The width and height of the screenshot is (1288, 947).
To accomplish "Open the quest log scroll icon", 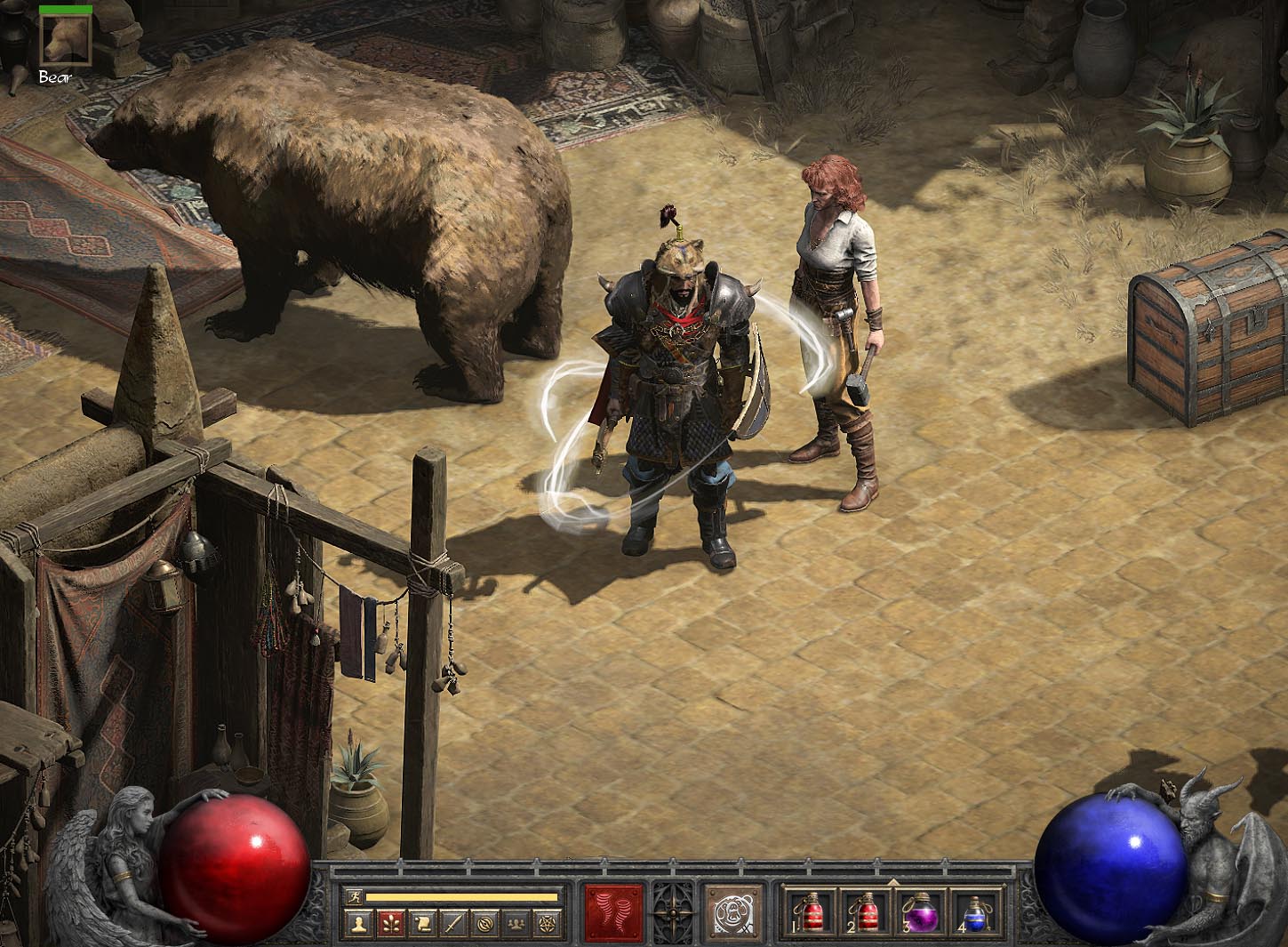I will click(x=420, y=925).
